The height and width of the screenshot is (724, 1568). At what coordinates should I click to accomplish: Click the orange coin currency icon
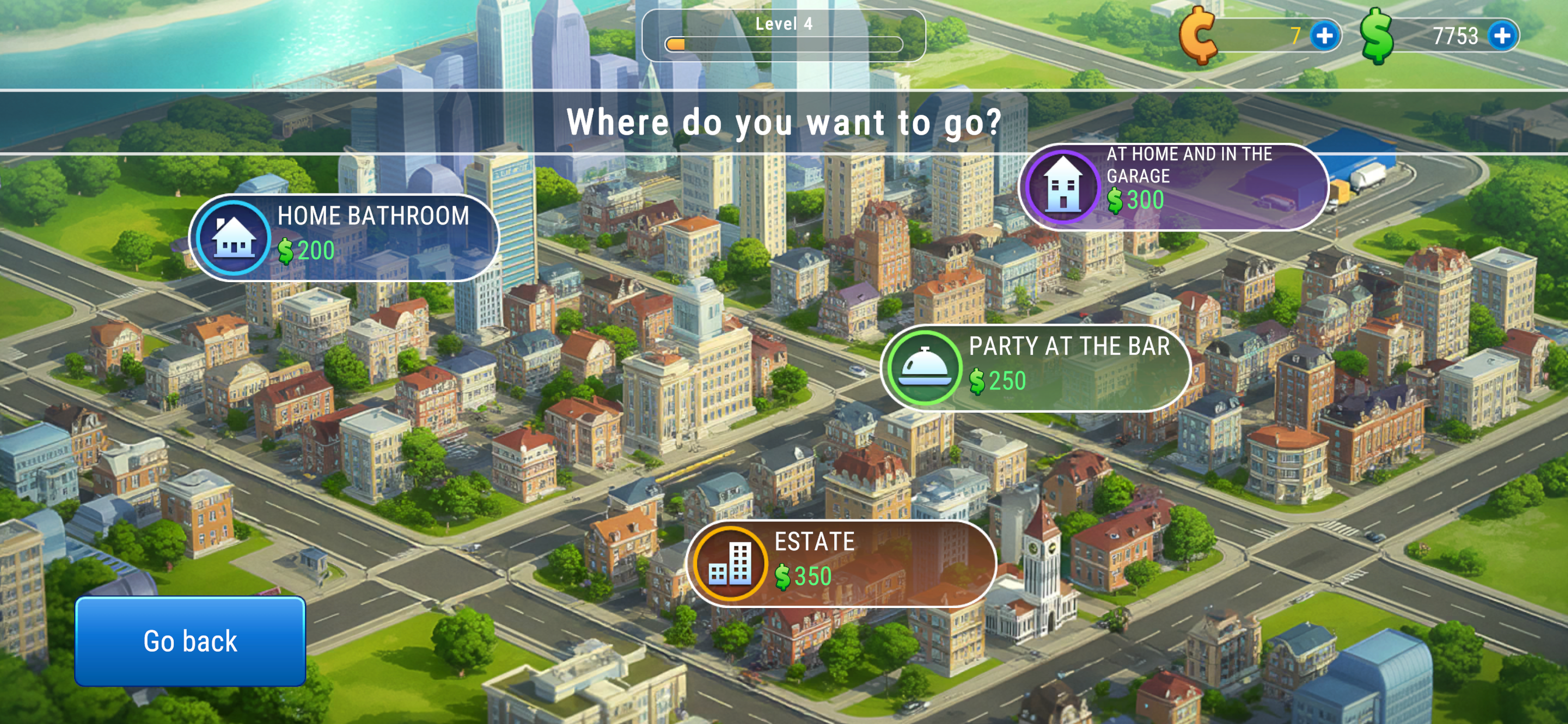[x=1199, y=37]
